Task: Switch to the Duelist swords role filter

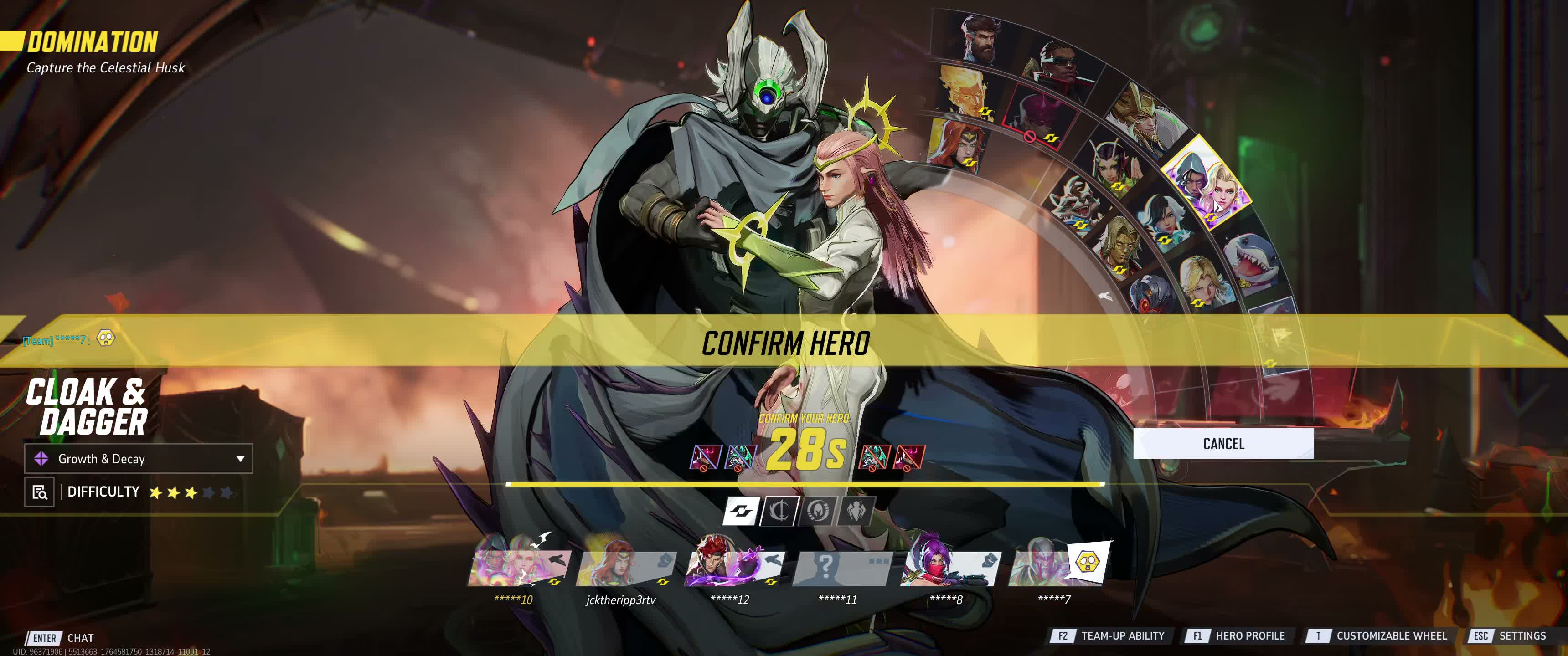Action: tap(779, 511)
